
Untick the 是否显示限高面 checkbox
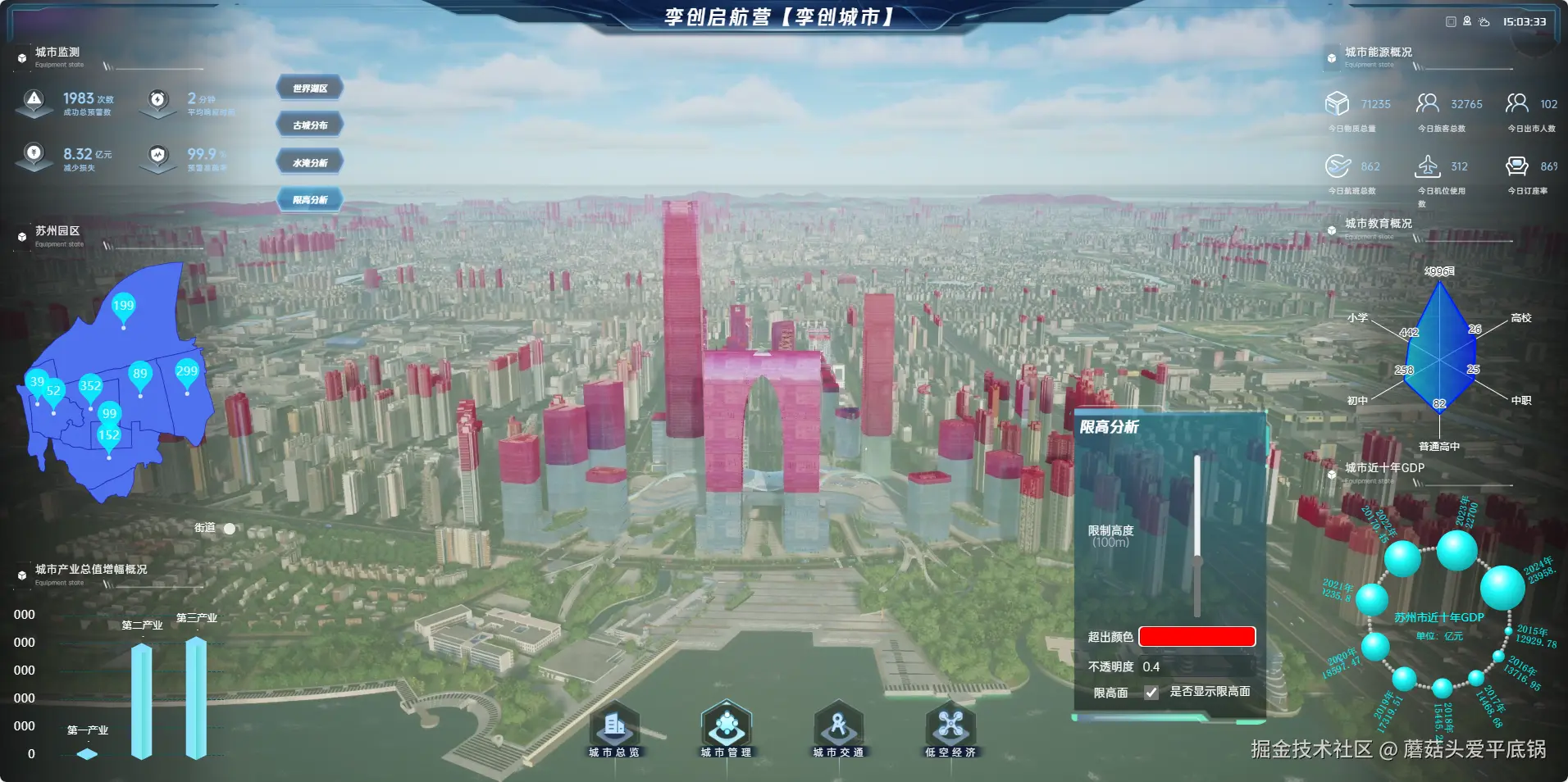[x=1151, y=693]
